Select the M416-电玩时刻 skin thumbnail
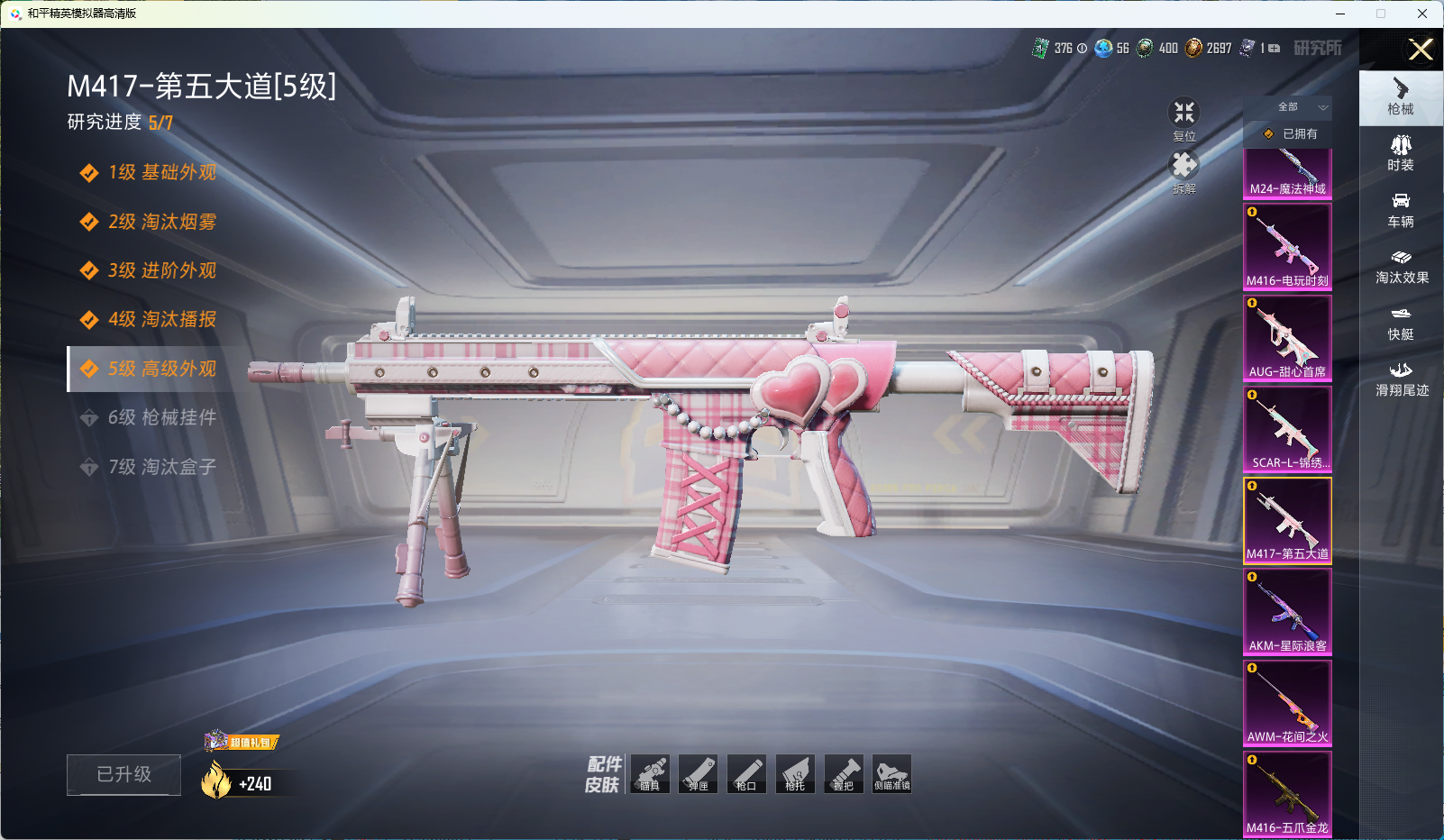This screenshot has width=1444, height=840. pos(1287,246)
